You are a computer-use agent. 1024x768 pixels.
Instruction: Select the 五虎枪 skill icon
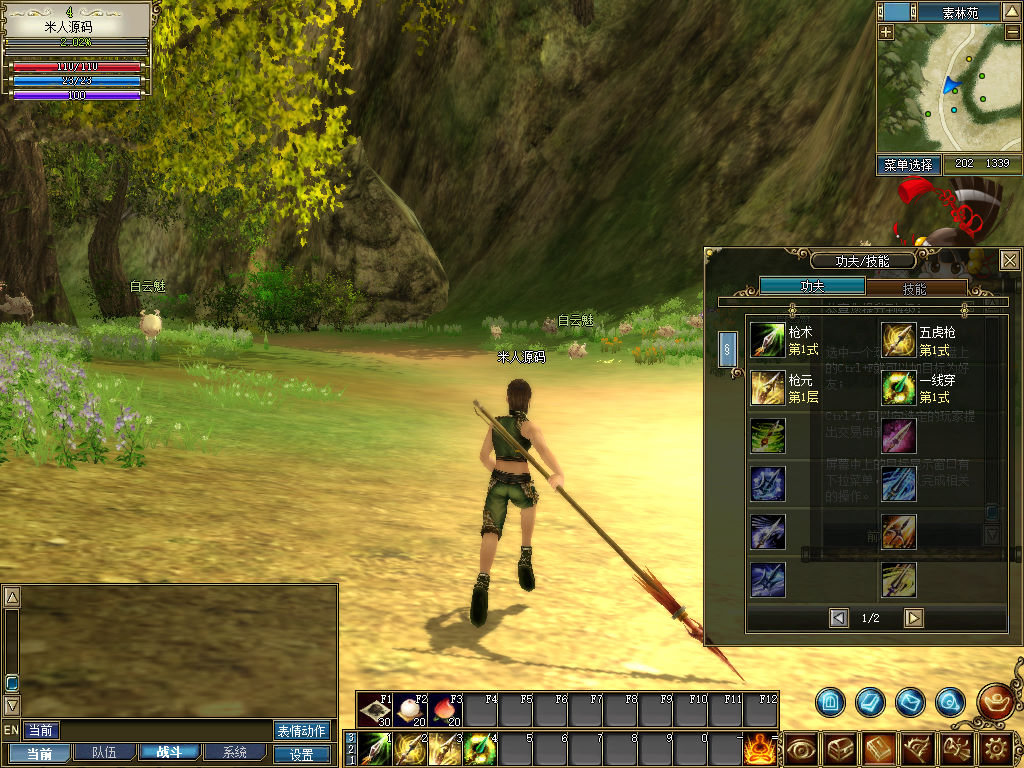click(898, 340)
